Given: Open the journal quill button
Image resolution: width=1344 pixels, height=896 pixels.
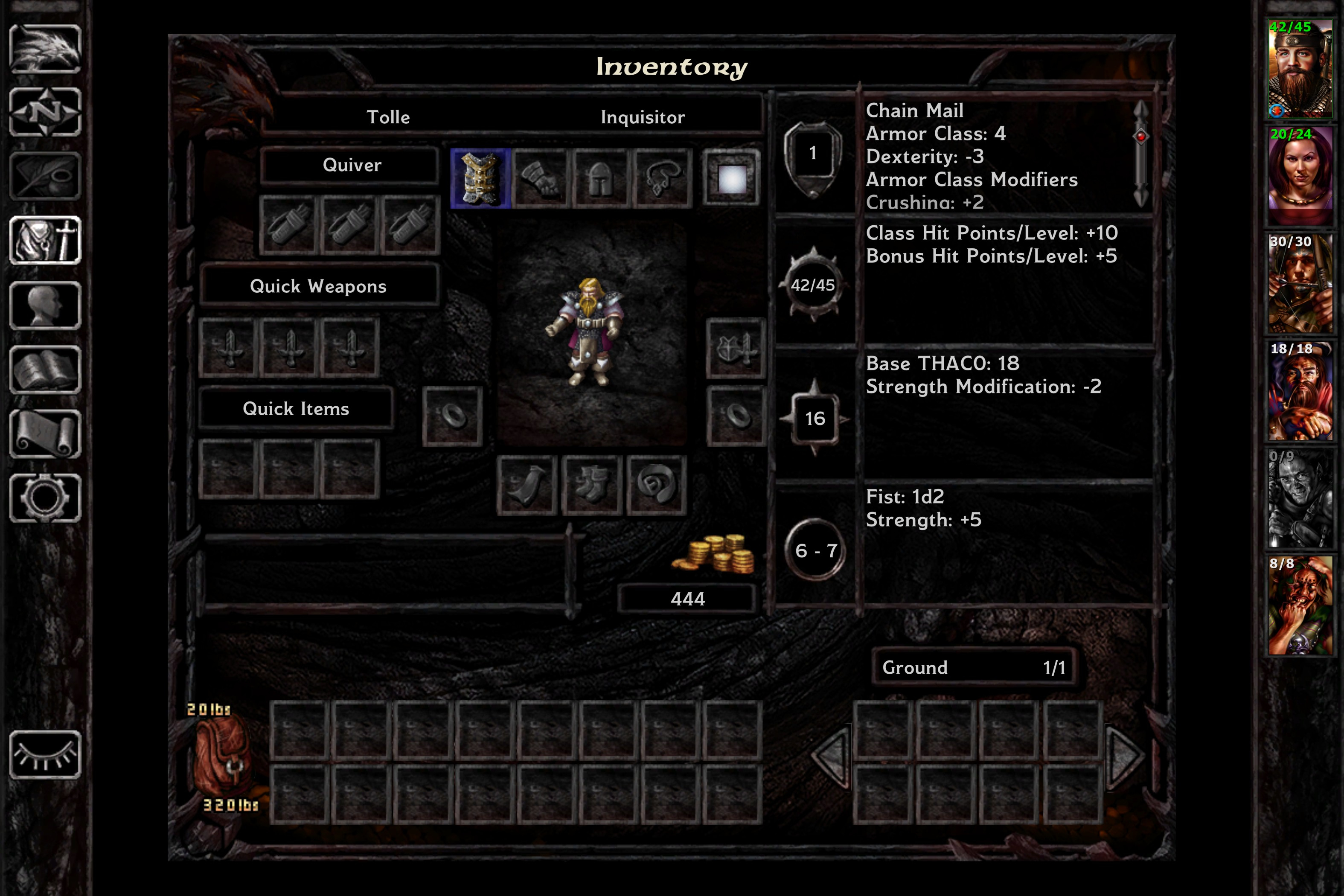Looking at the screenshot, I should (x=45, y=177).
